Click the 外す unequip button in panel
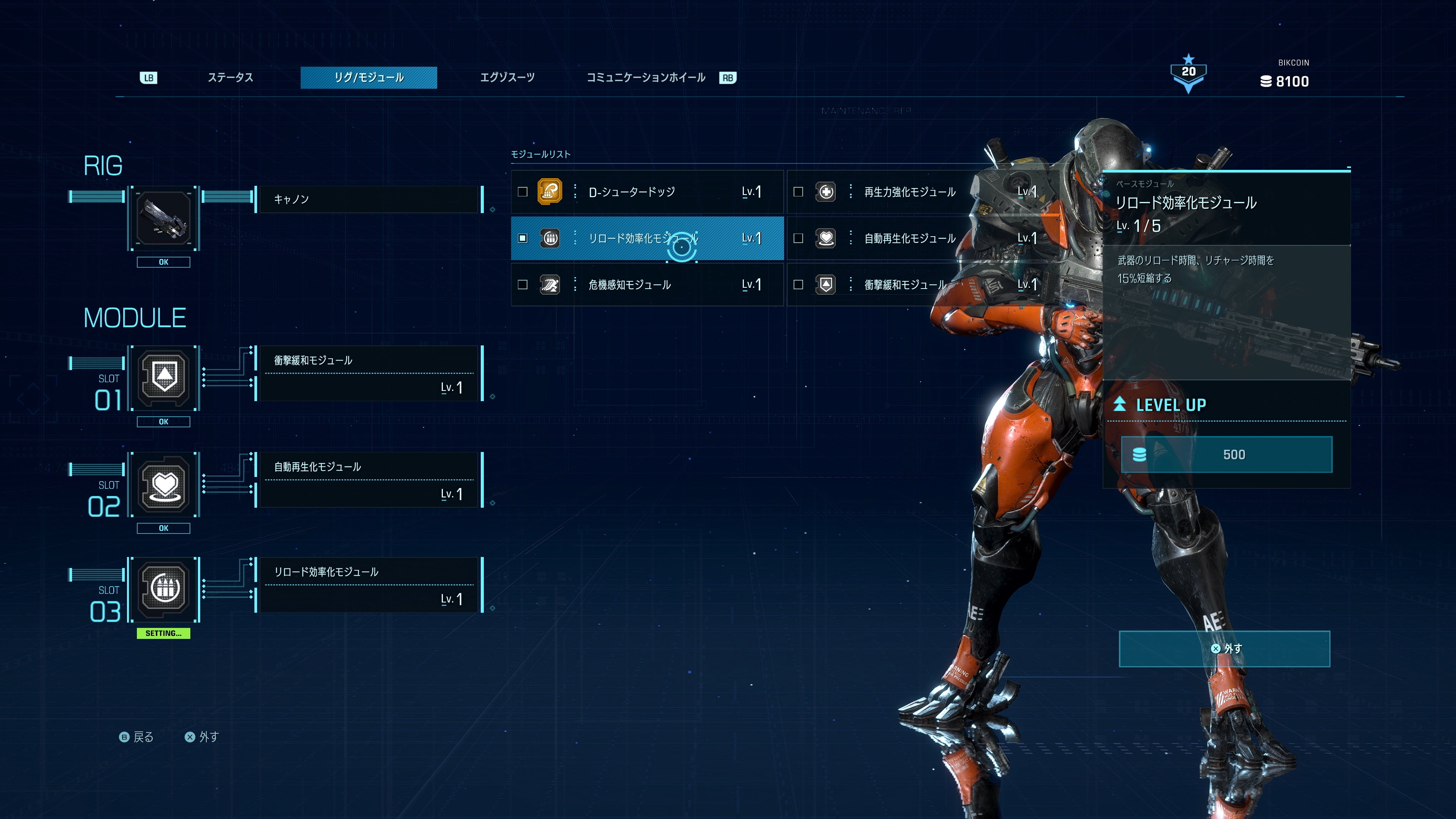This screenshot has height=819, width=1456. [1224, 649]
